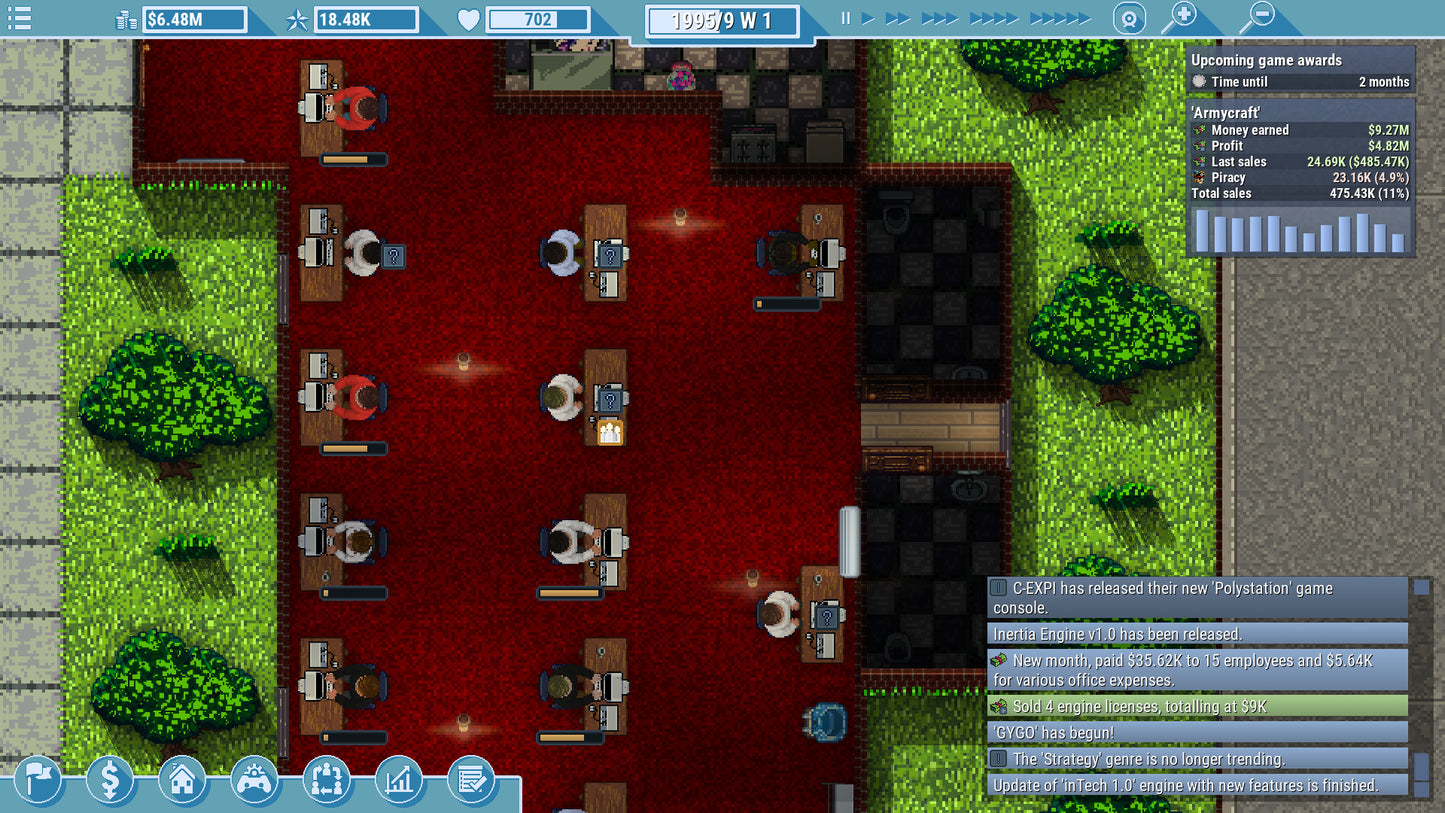Select the house studio icon

(183, 781)
